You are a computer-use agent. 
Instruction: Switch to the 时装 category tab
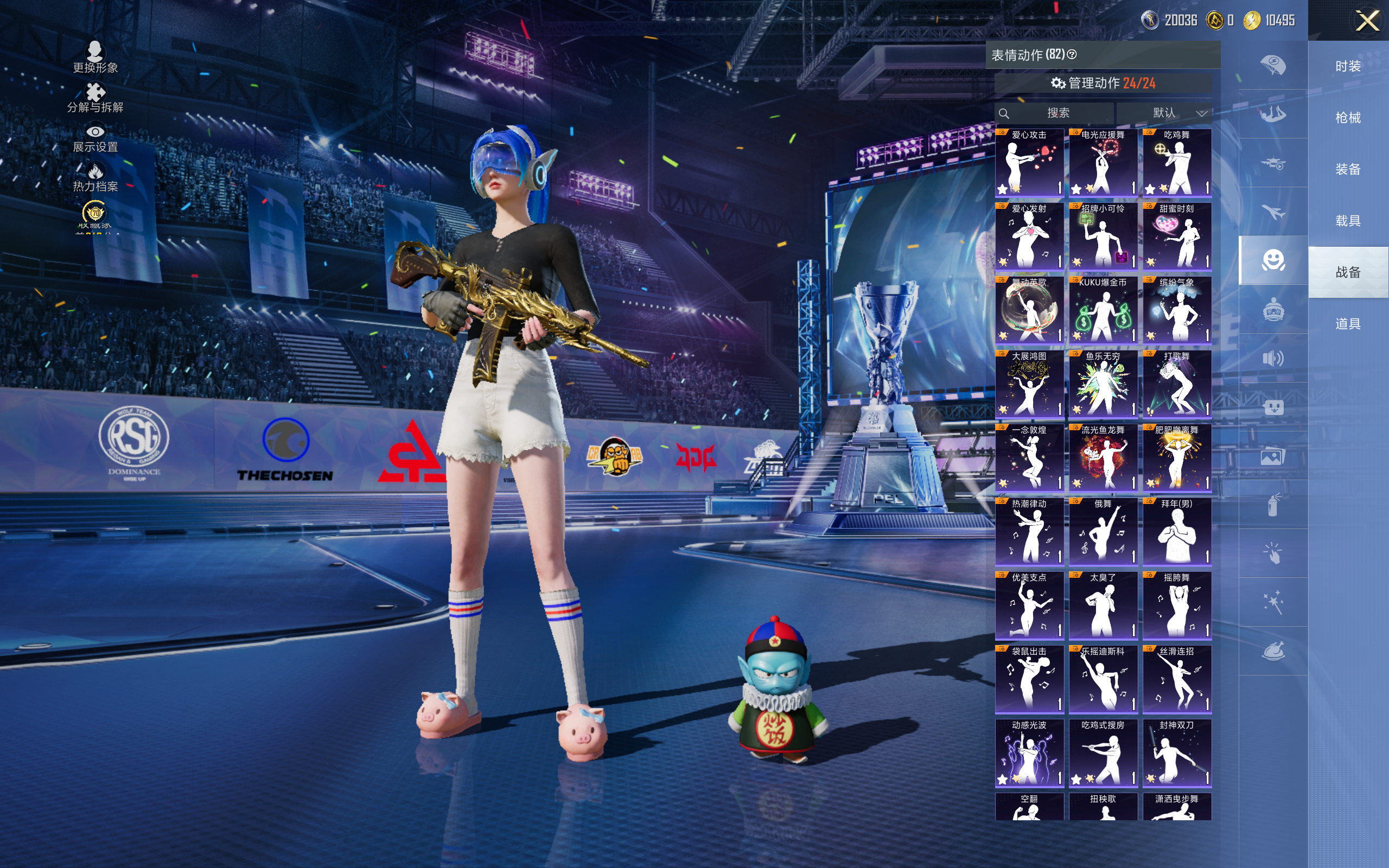coord(1348,67)
